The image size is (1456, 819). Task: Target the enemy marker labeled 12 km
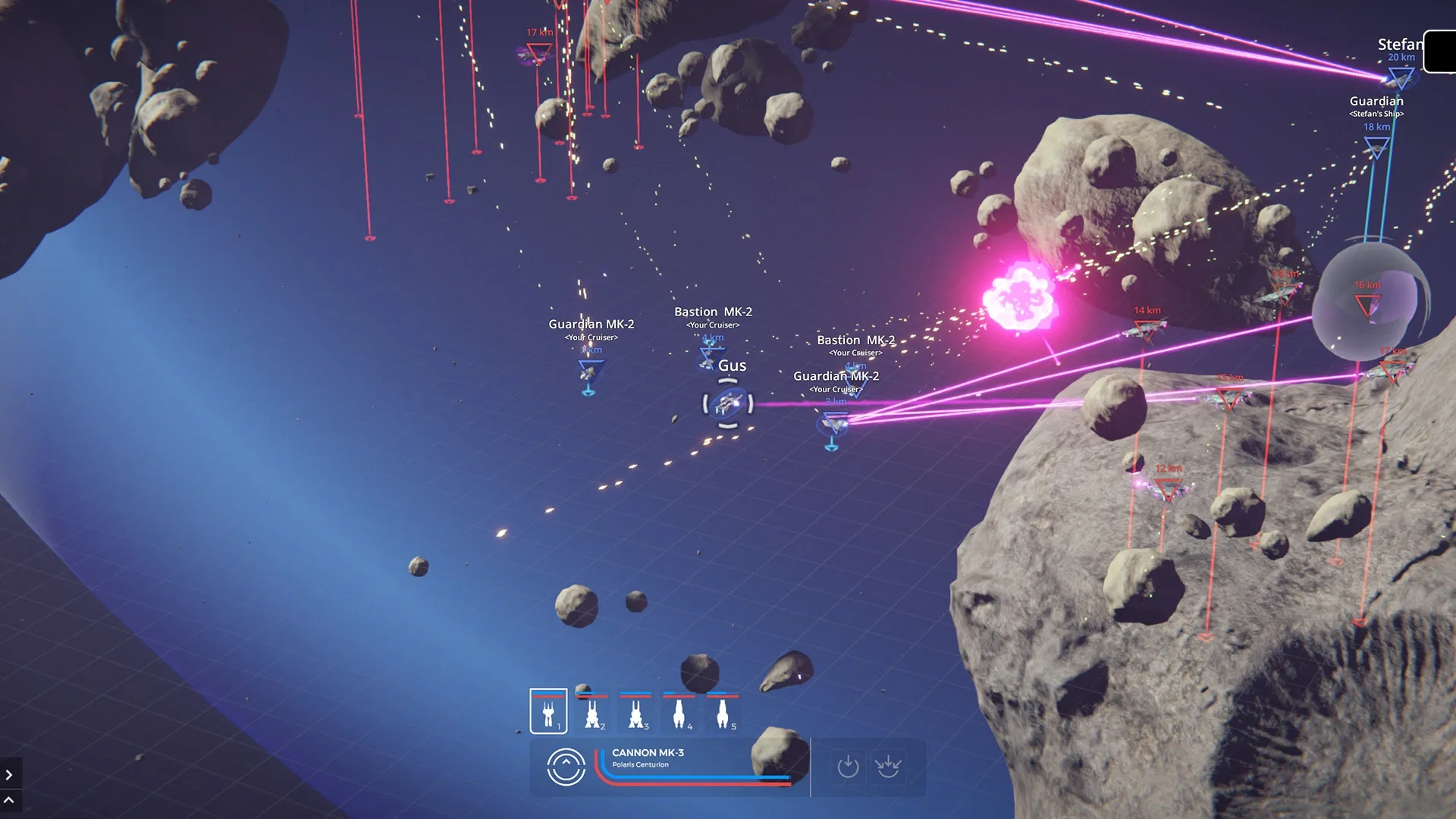[x=1168, y=490]
